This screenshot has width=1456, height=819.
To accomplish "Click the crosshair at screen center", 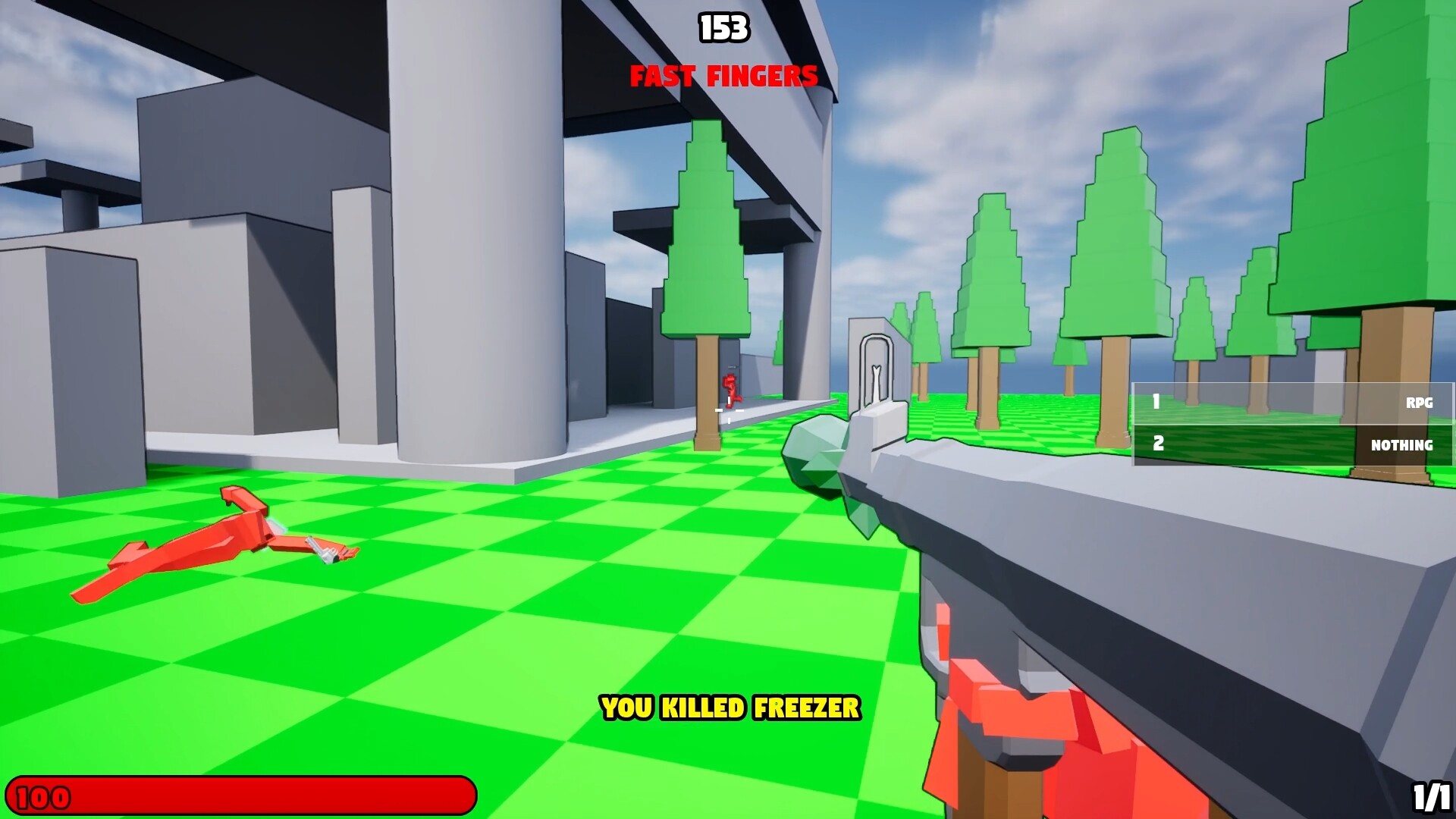I will 729,411.
